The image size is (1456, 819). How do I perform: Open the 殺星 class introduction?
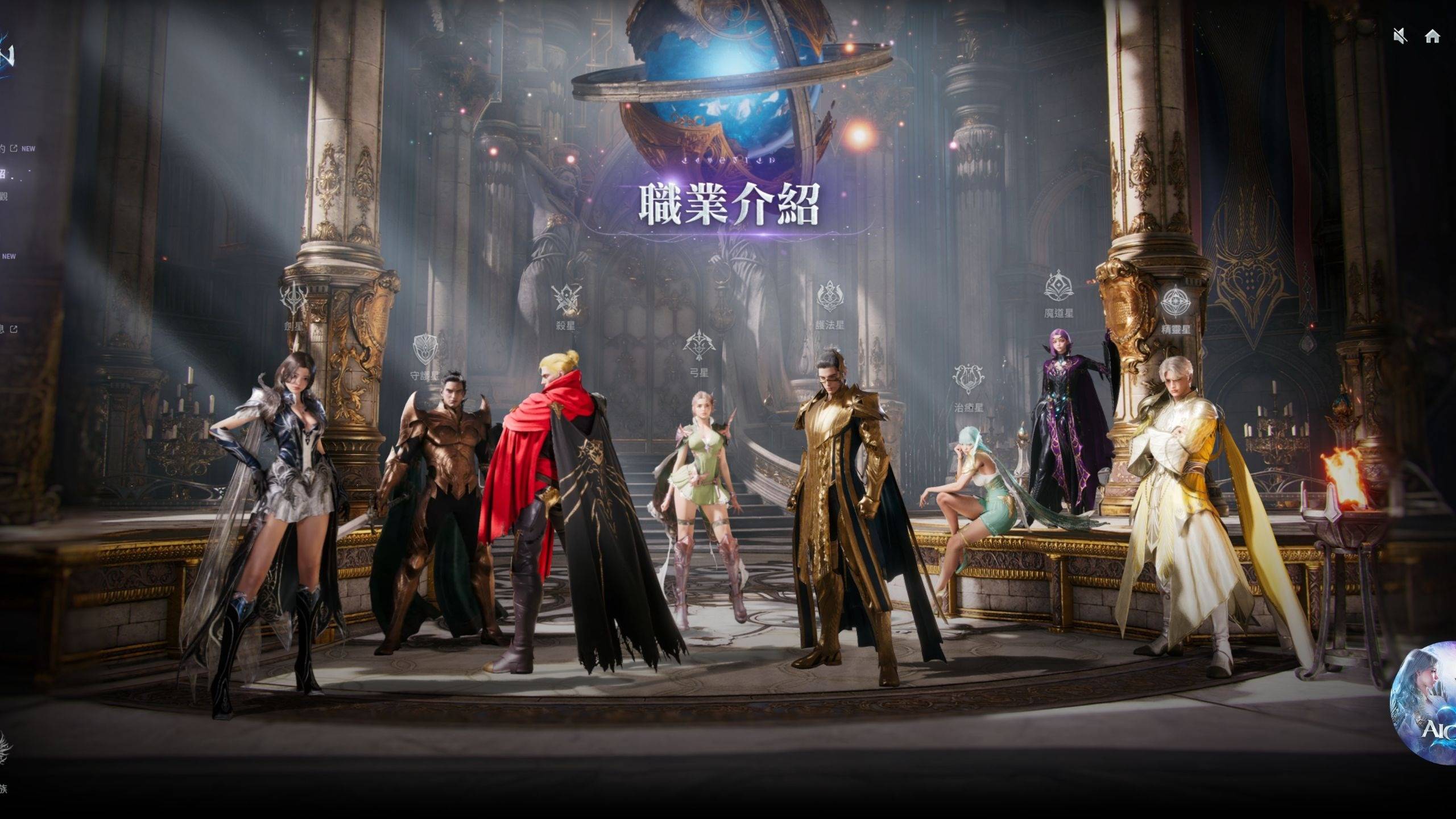[566, 300]
